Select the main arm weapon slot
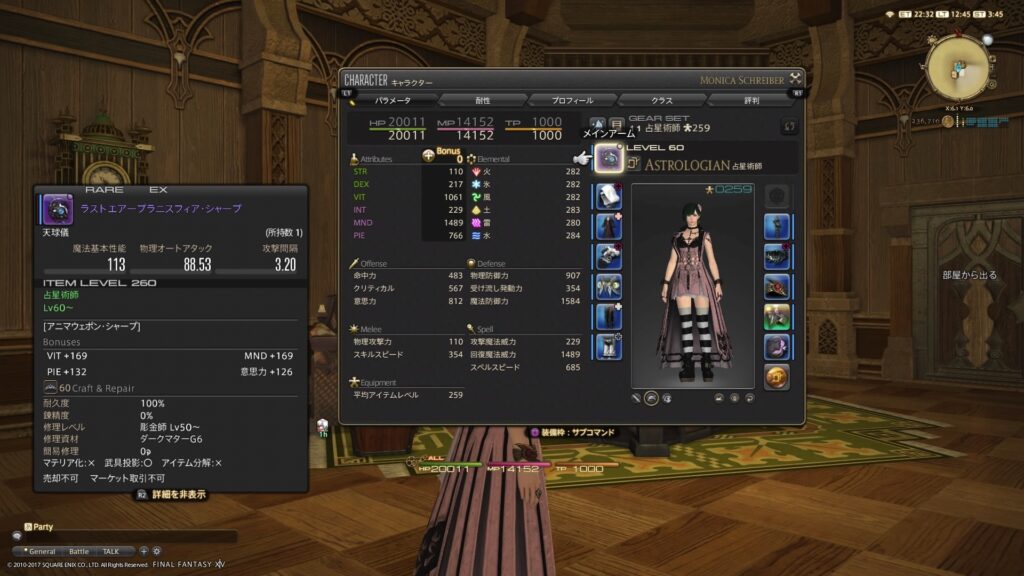 [609, 159]
